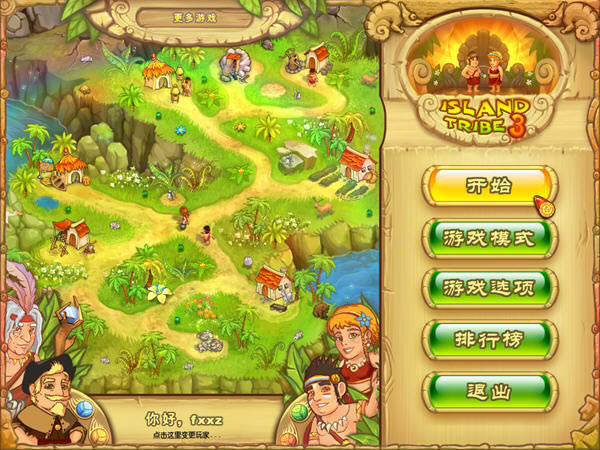
Task: Open the 更多游戏 more games tab
Action: pos(195,17)
